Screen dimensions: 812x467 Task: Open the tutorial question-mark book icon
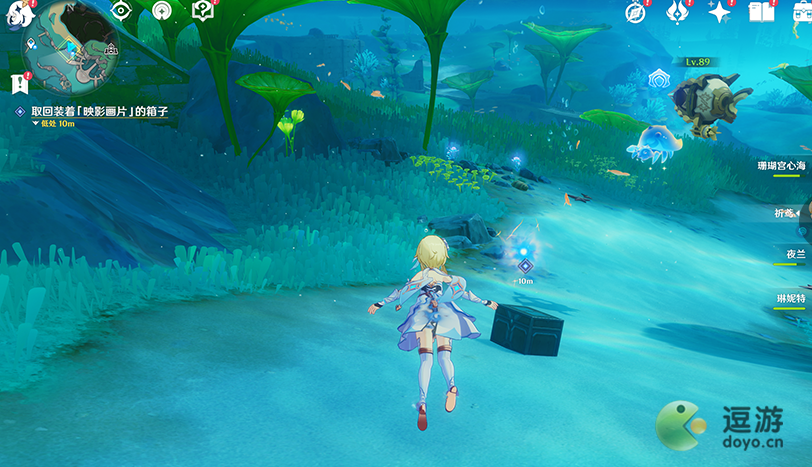pos(203,10)
